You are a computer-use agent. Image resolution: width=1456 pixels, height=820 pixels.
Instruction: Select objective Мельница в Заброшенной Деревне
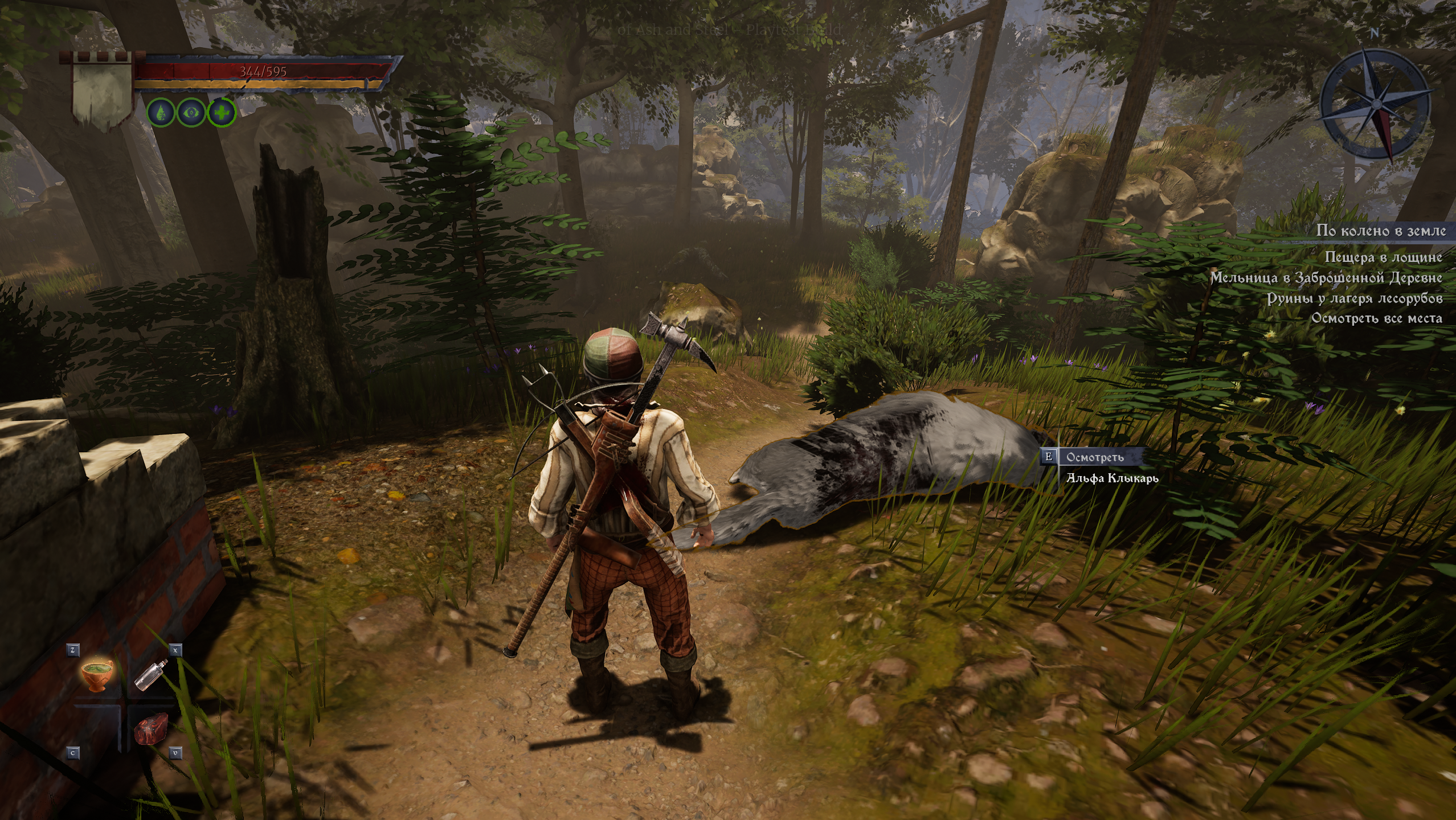coord(1326,278)
